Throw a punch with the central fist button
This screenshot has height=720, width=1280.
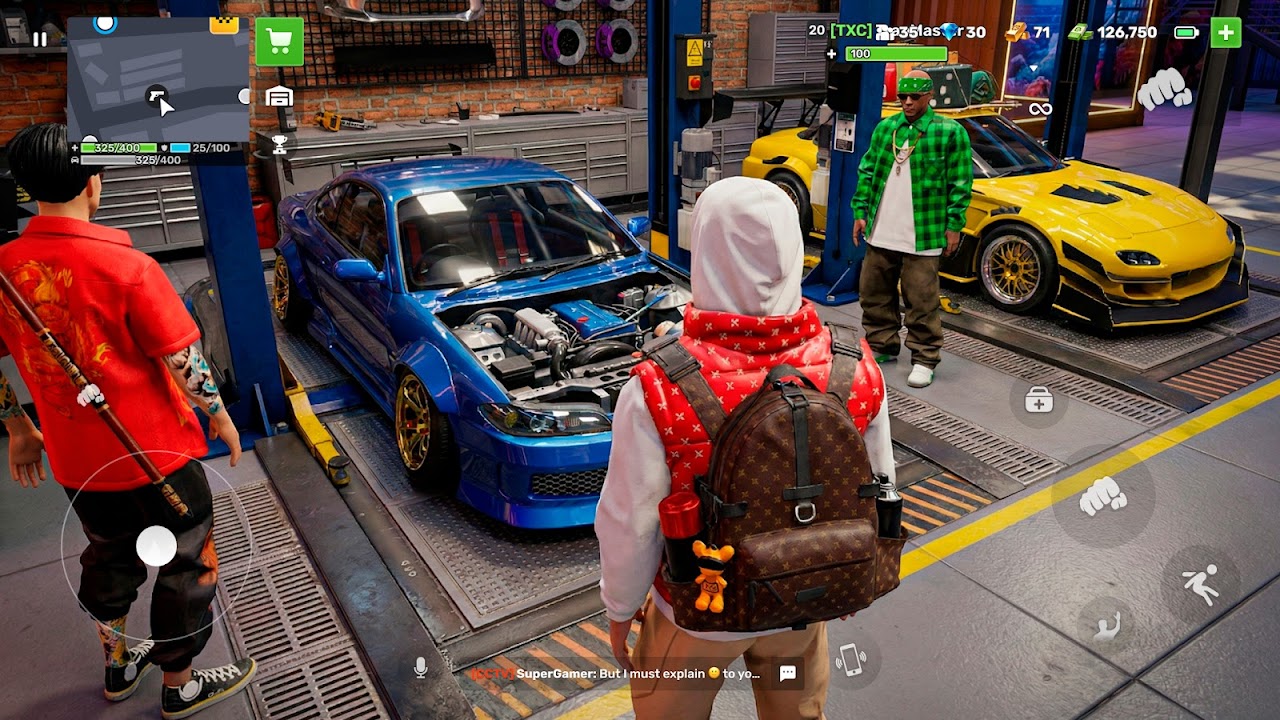[1102, 495]
